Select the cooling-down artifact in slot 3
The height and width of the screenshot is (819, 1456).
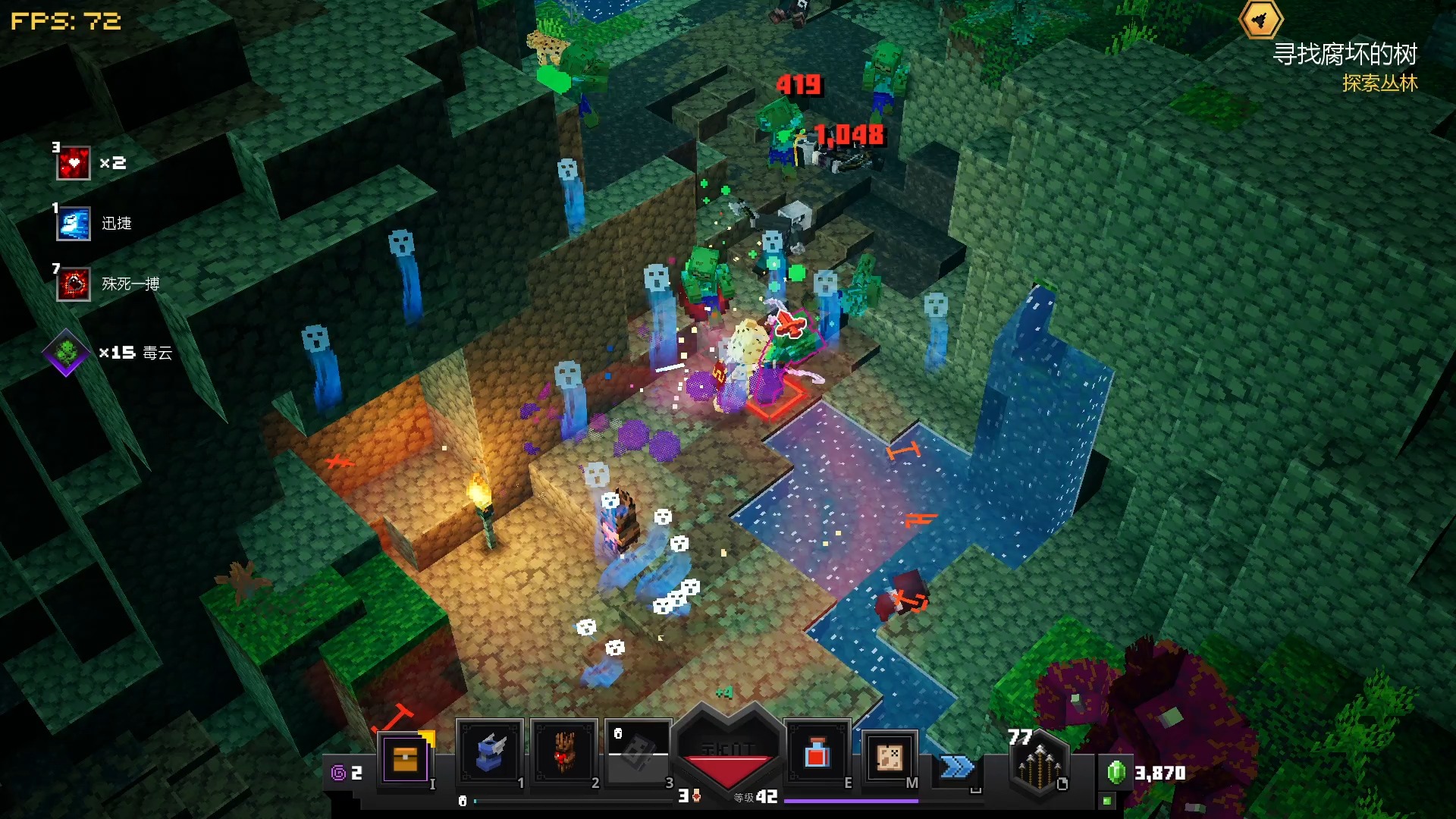coord(638,753)
